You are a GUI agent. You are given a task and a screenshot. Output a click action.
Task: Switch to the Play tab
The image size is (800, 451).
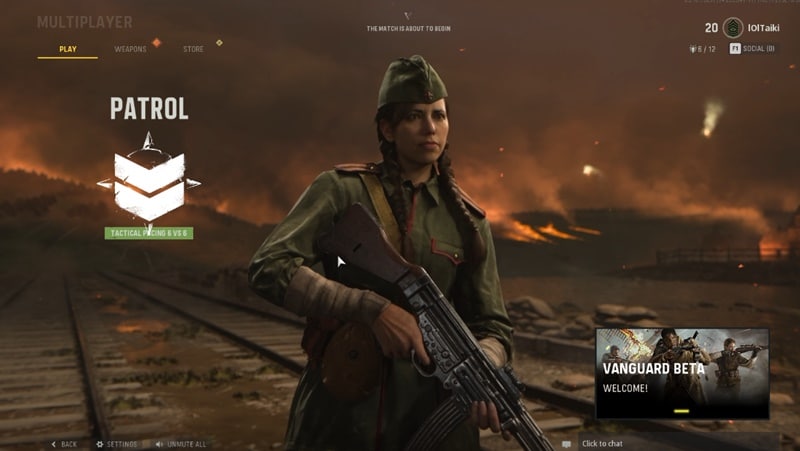67,49
